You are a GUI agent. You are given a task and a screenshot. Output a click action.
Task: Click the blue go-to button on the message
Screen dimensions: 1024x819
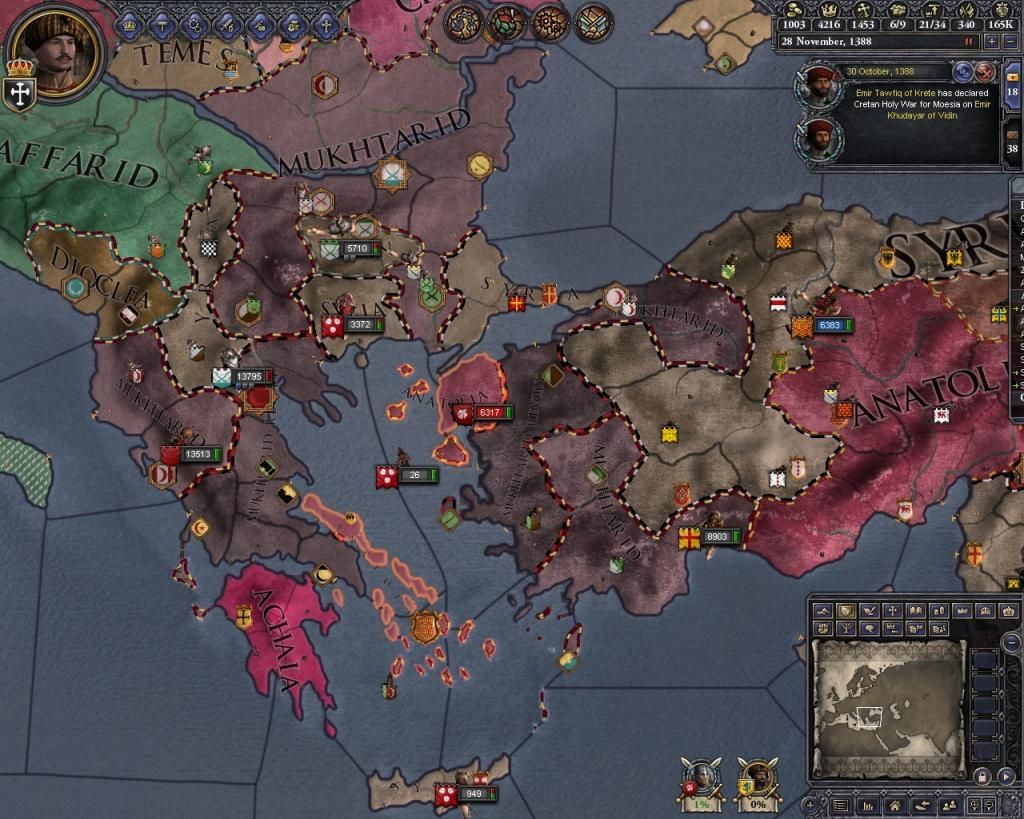(x=964, y=71)
